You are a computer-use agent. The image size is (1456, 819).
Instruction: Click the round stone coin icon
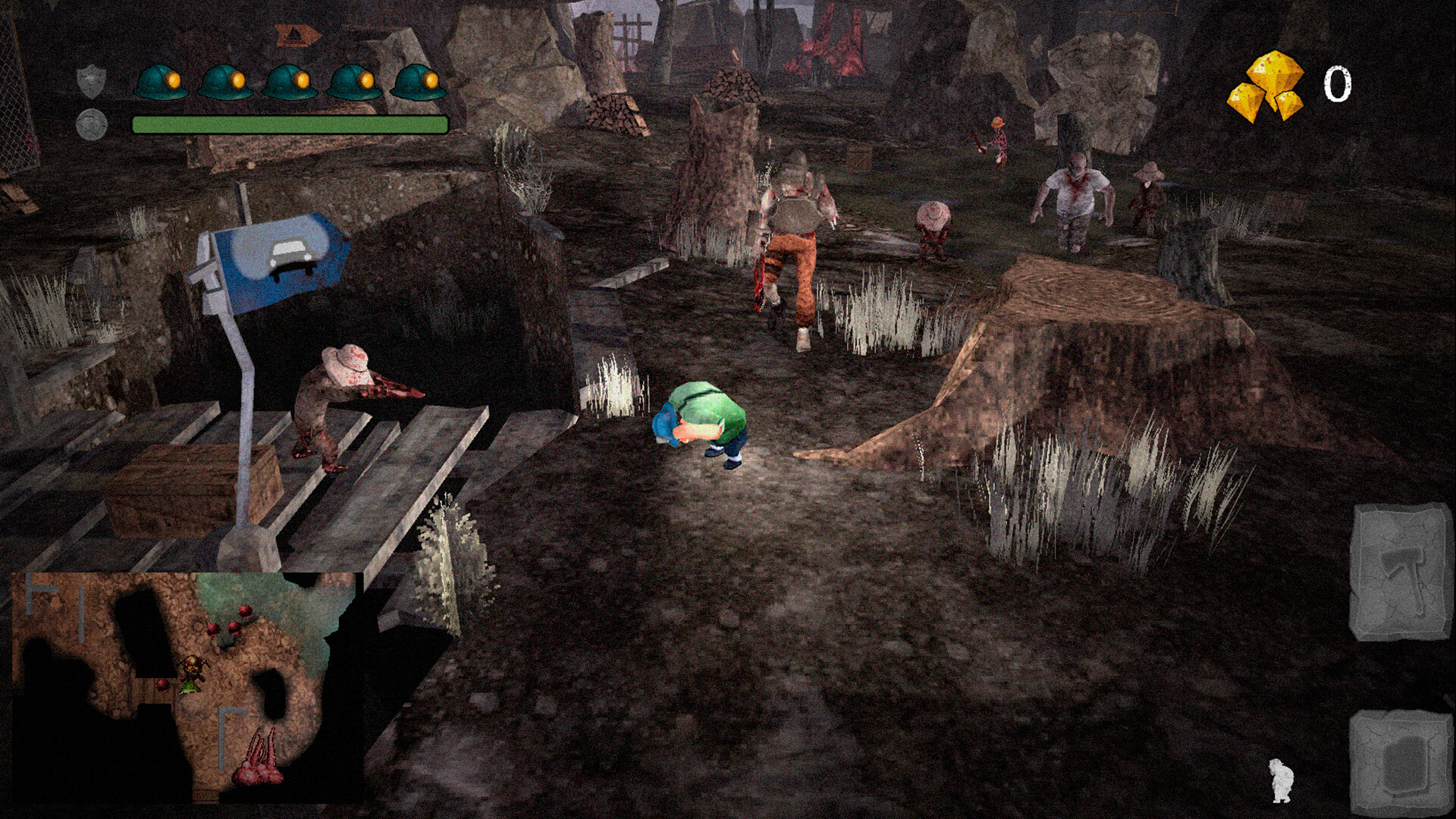click(x=92, y=124)
